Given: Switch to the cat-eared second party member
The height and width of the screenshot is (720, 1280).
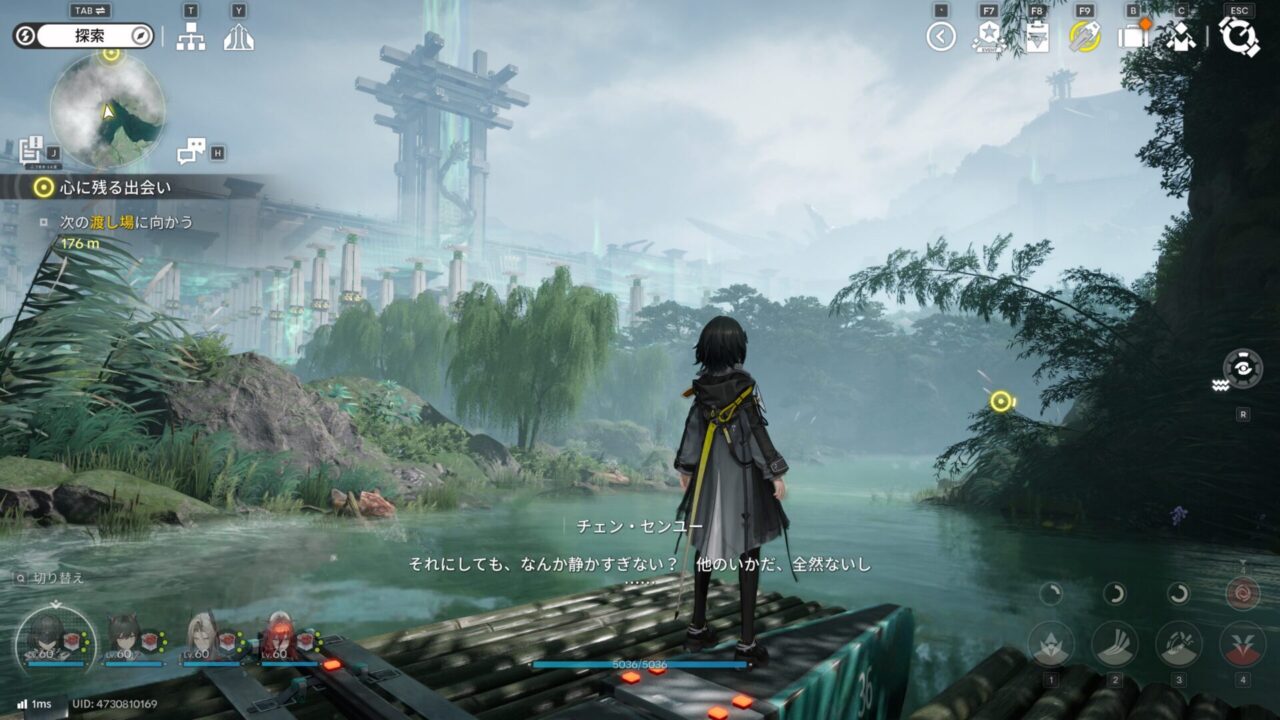Looking at the screenshot, I should (122, 635).
